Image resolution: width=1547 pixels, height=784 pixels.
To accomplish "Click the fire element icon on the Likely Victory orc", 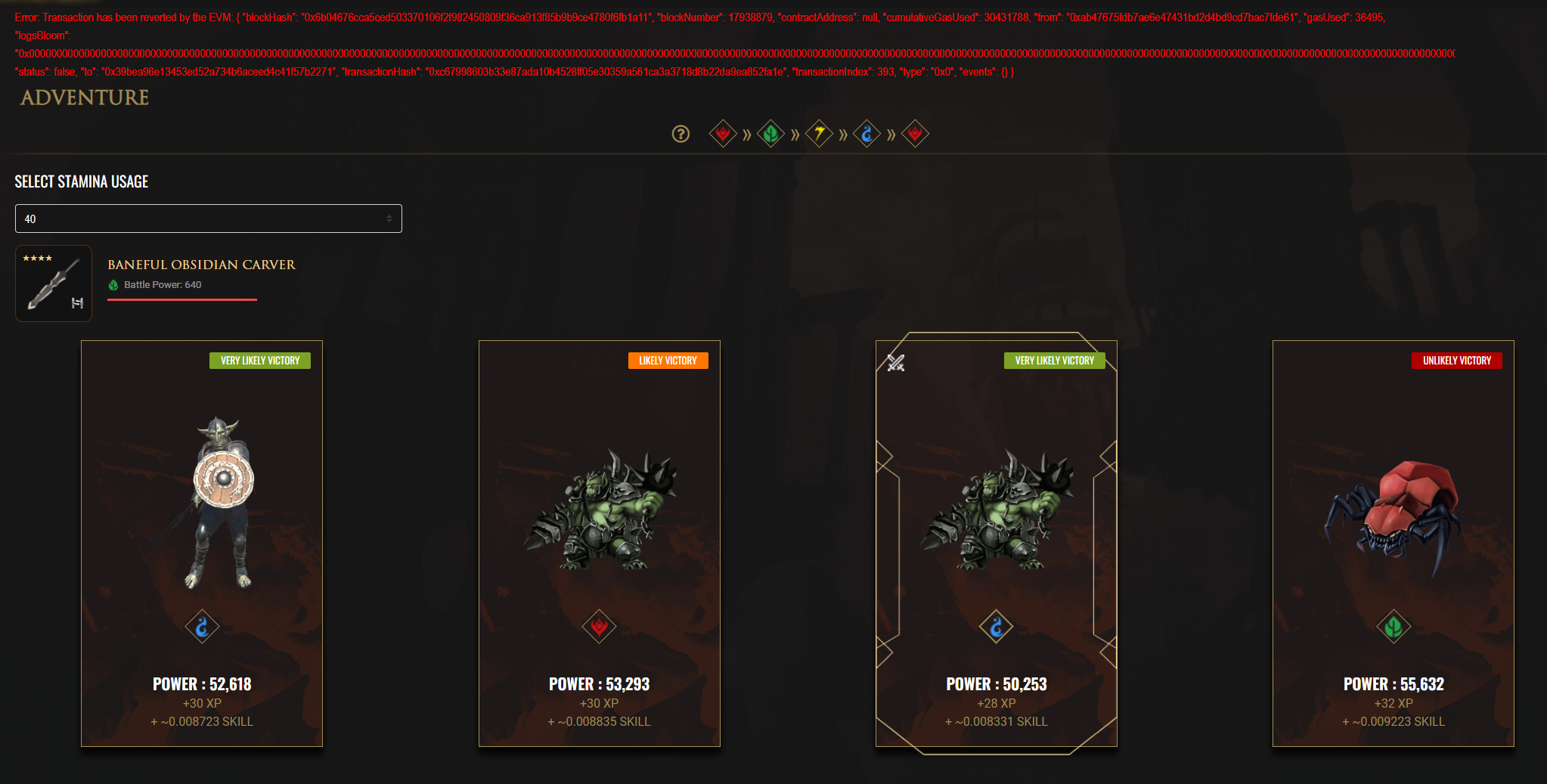I will [599, 626].
